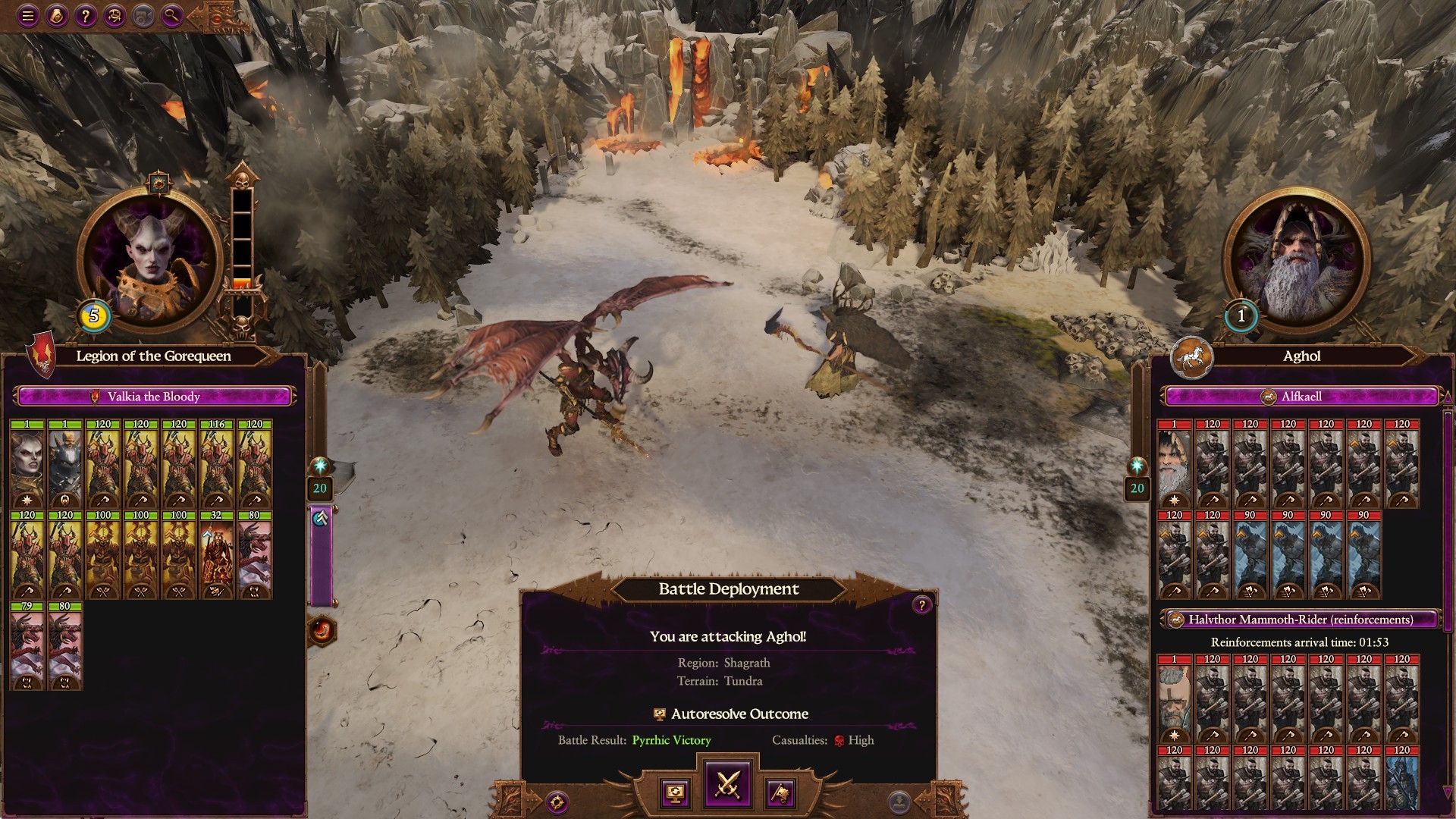Select the 32-strength cavalry unit card
1456x819 pixels.
(x=217, y=554)
